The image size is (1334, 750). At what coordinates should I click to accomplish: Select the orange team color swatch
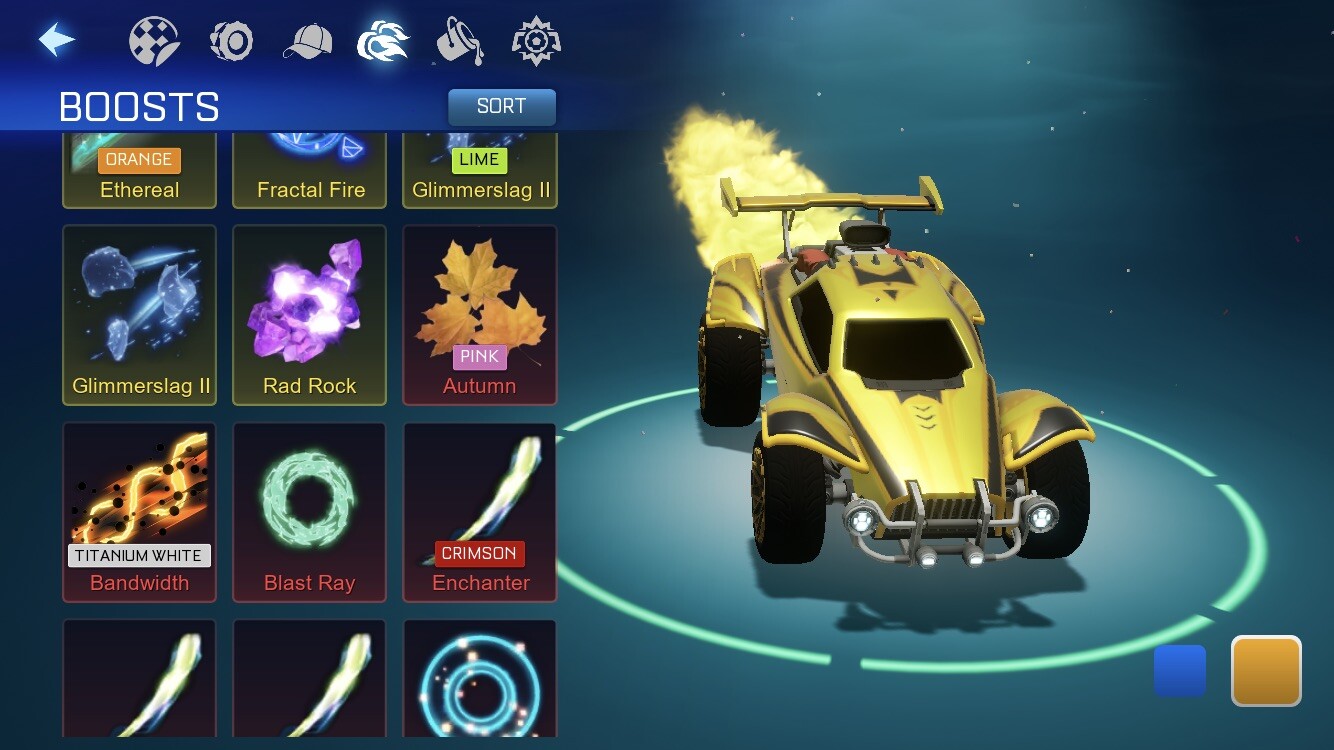pos(1266,670)
